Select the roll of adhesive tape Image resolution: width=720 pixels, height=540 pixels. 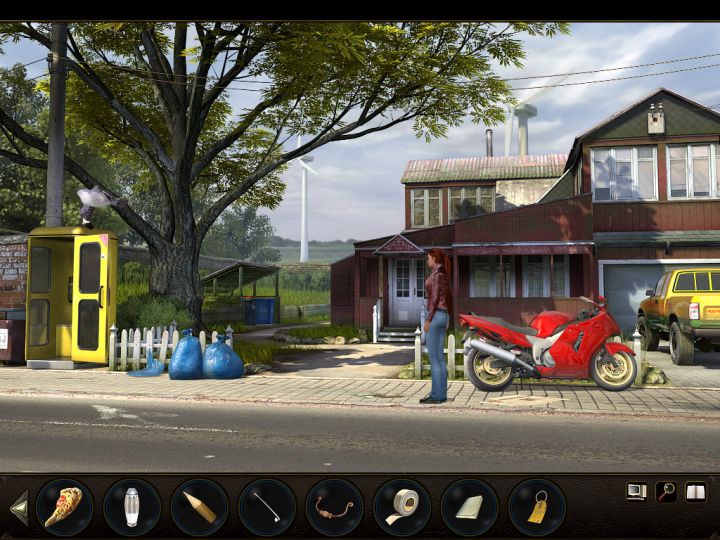click(x=402, y=507)
